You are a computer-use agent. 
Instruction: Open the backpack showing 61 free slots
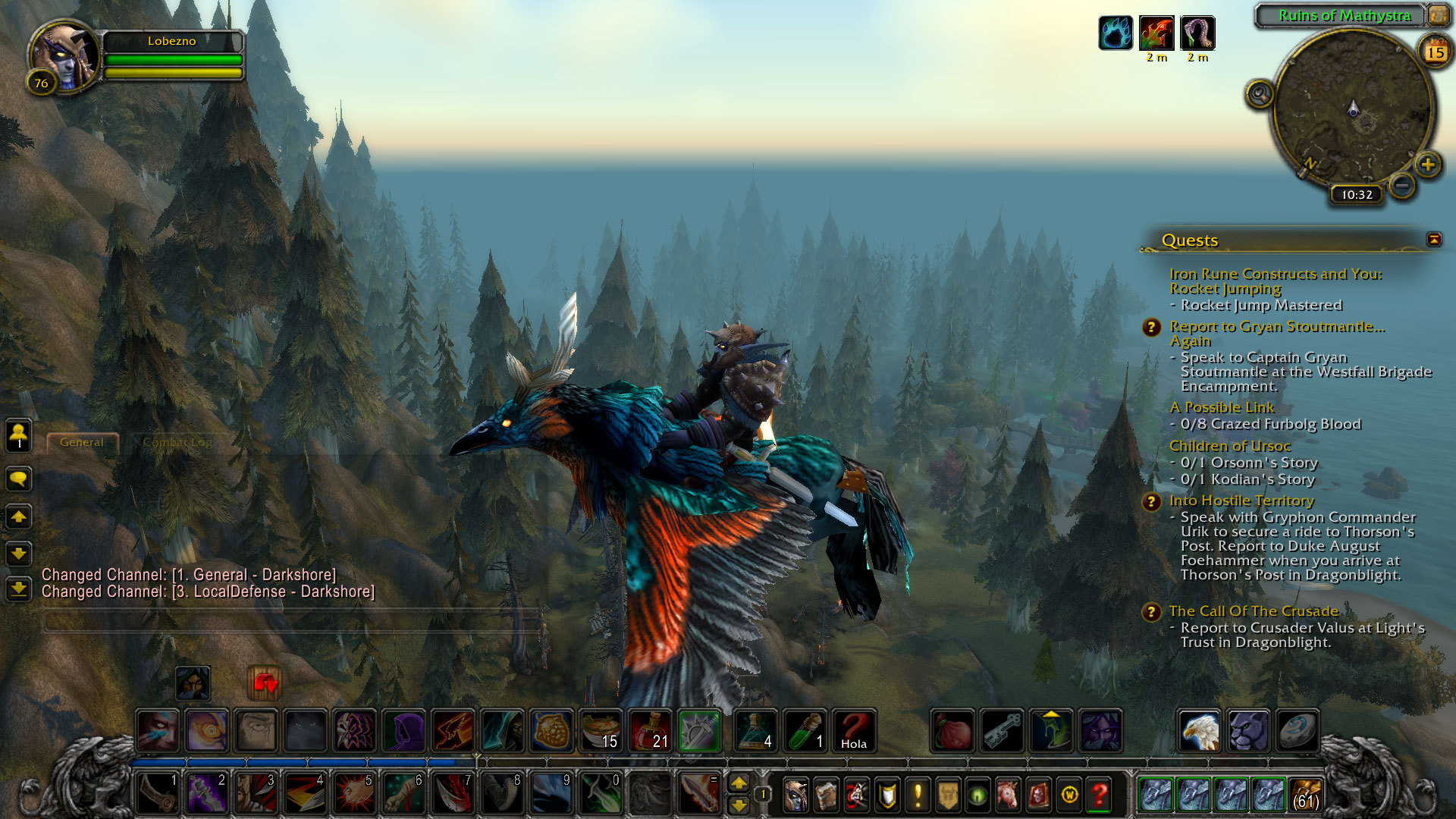1304,794
